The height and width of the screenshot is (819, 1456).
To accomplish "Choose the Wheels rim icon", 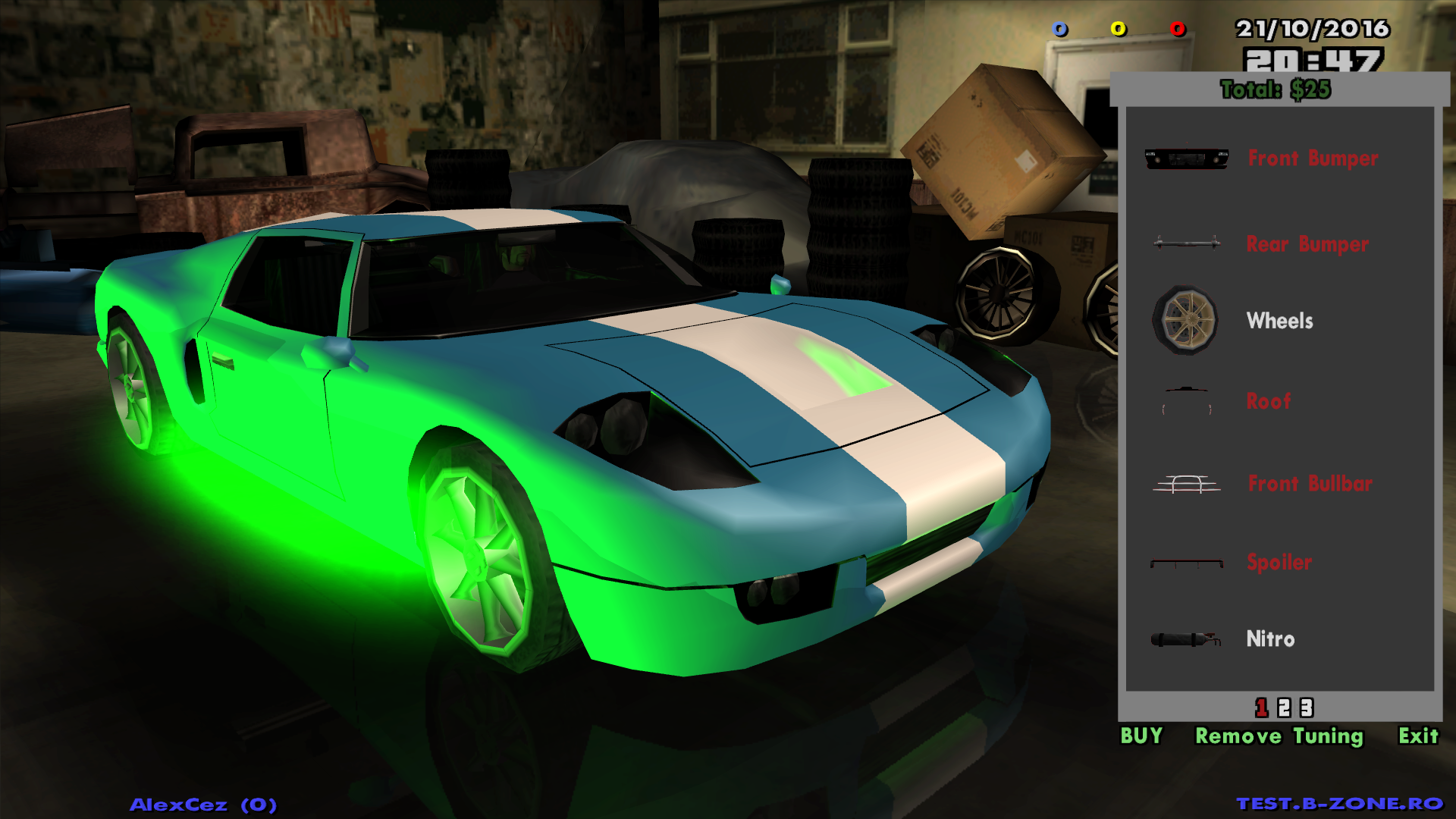I will 1188,320.
